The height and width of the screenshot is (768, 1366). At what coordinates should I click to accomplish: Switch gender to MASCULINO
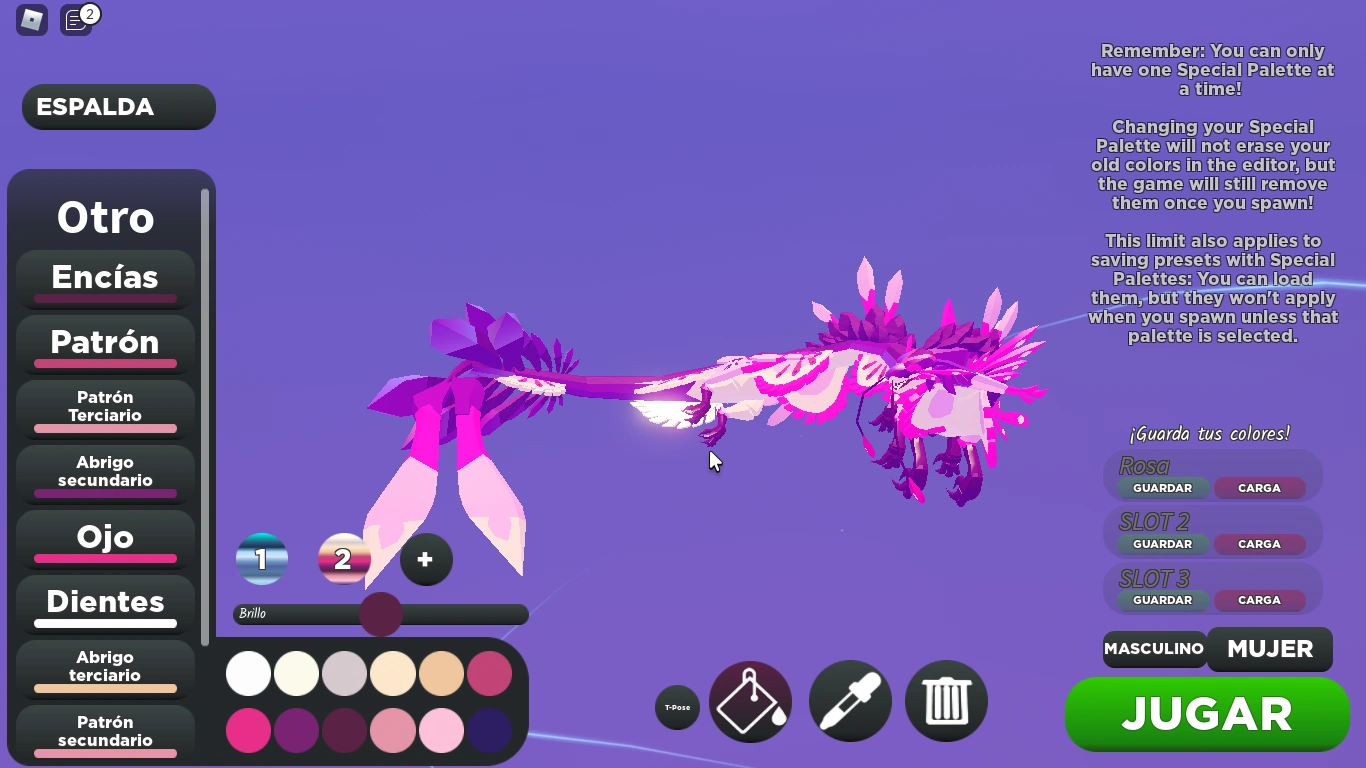coord(1154,649)
